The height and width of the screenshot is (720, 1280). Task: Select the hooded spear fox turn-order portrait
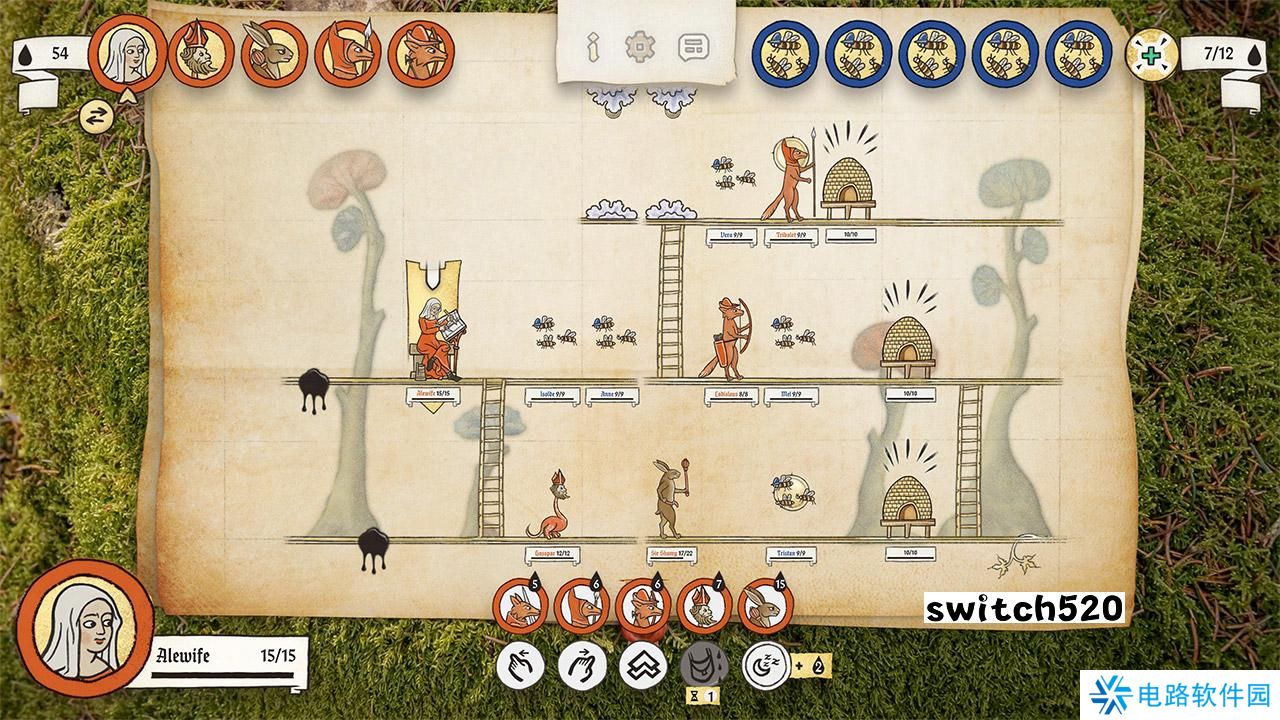[x=349, y=53]
